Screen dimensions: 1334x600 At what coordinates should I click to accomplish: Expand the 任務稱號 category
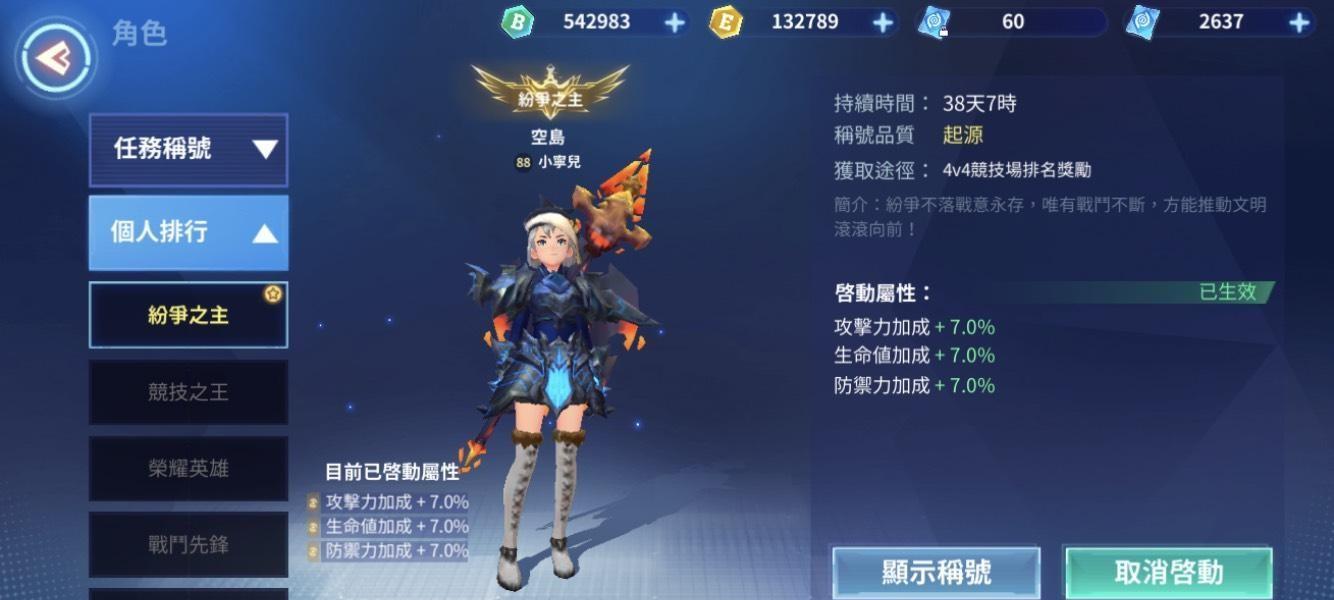[x=188, y=150]
